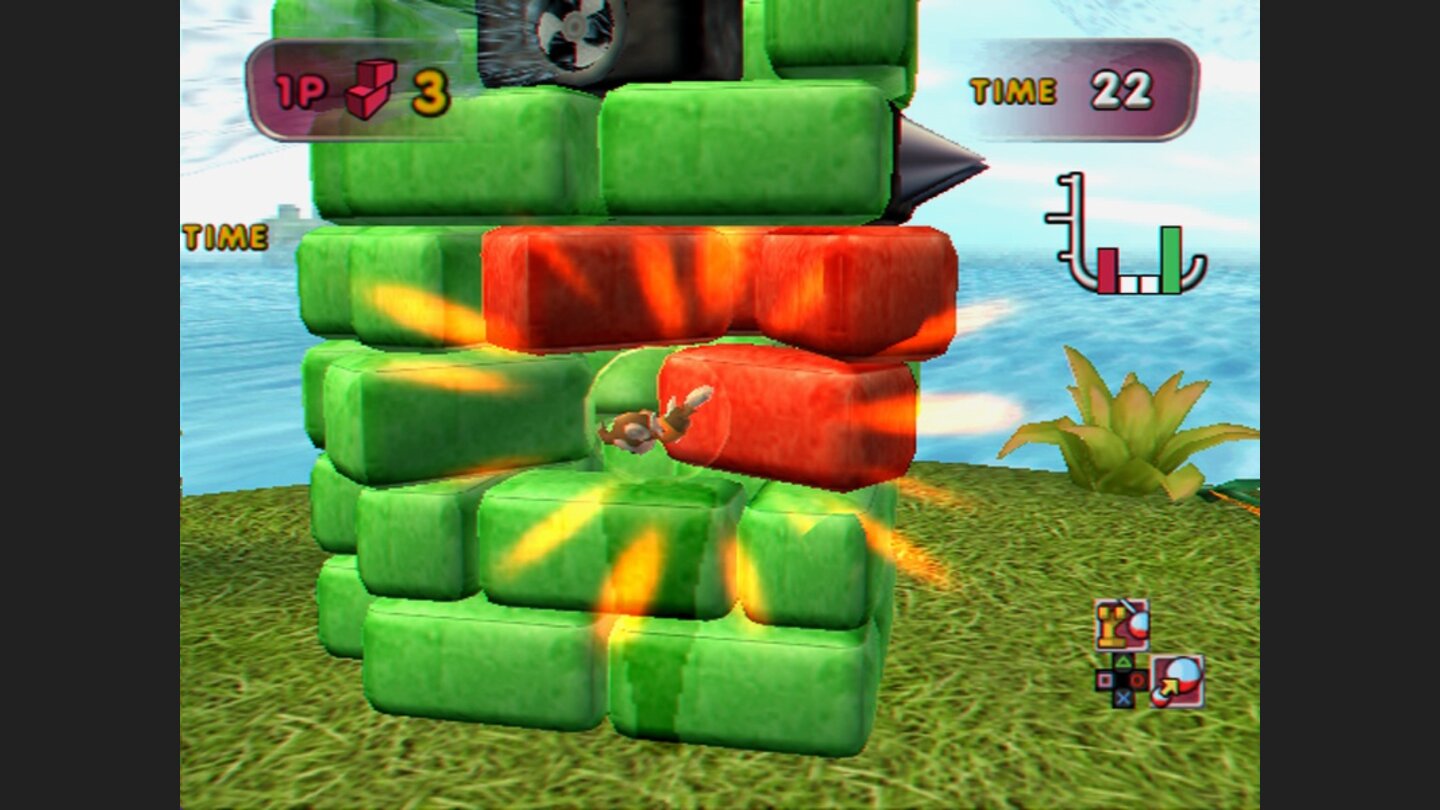Toggle the green bar on the block gauge
Screen dimensions: 1440x810
tap(1170, 265)
